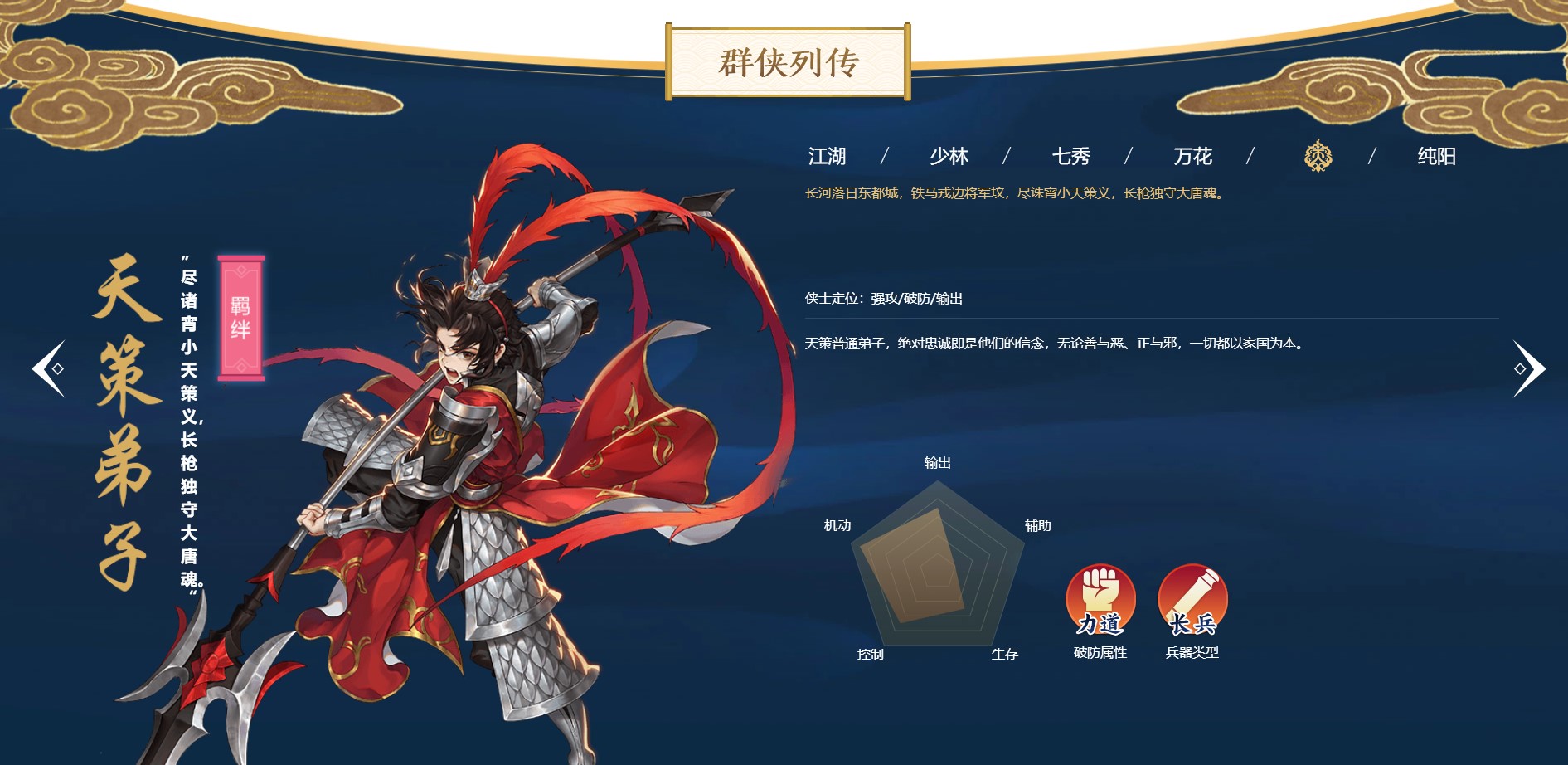The height and width of the screenshot is (765, 1568).
Task: Select the 江湖 category
Action: click(828, 156)
